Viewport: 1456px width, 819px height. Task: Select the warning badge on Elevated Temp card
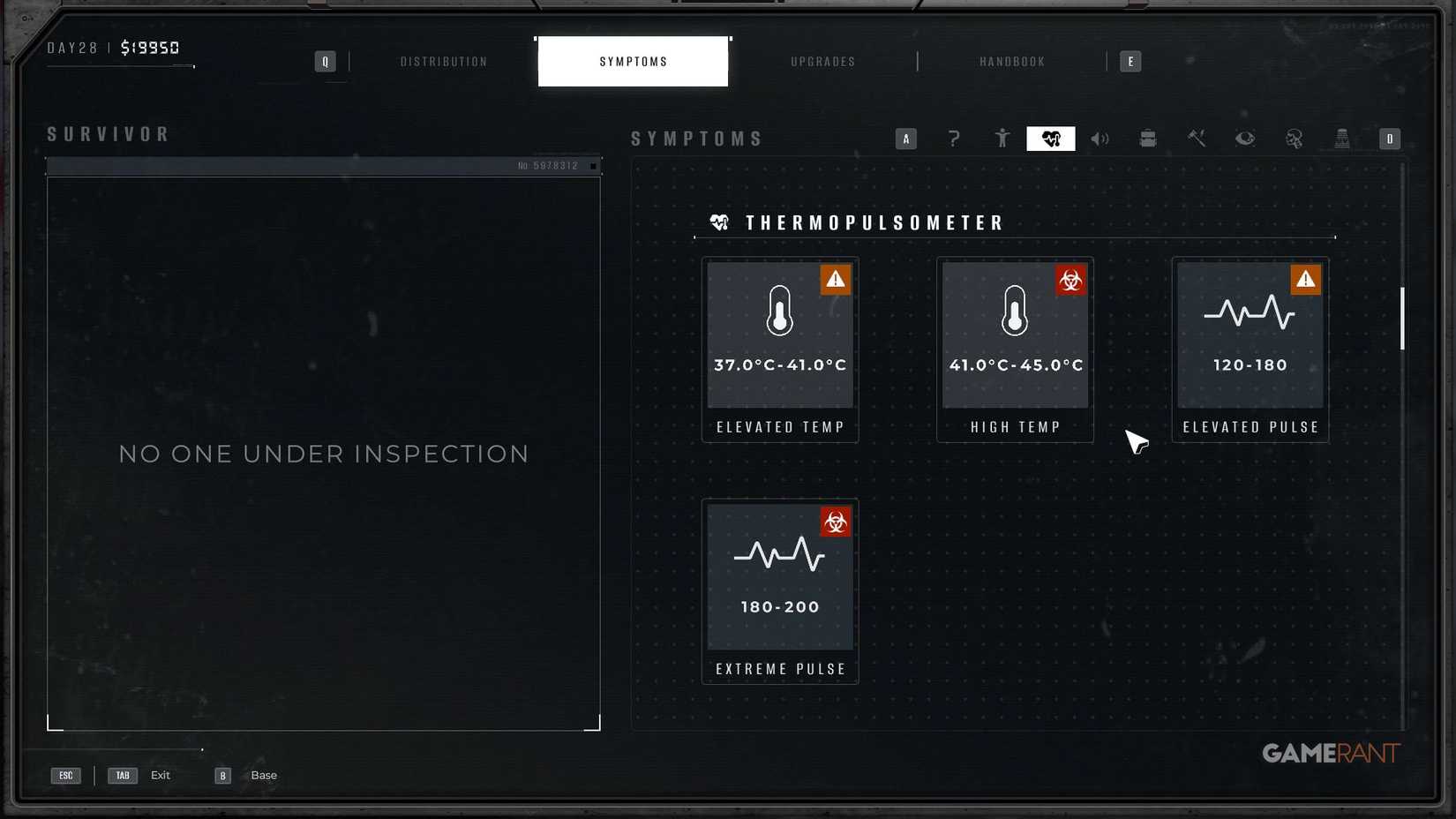click(835, 280)
